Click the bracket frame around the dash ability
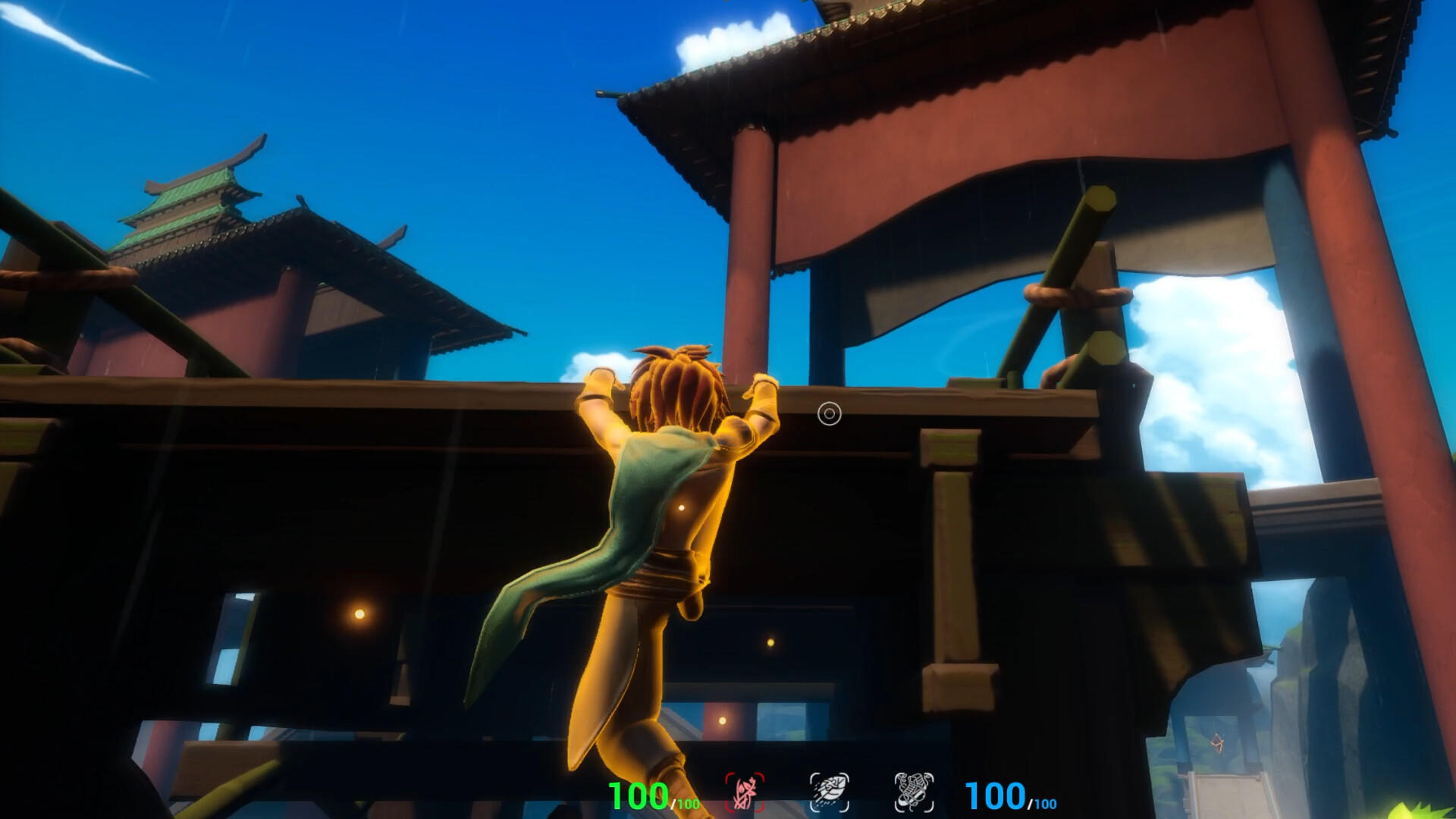 click(x=814, y=776)
